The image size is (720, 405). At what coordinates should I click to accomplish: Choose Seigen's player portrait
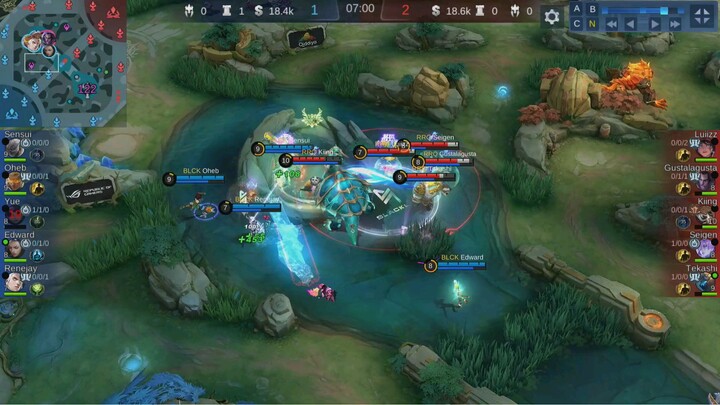[x=706, y=249]
